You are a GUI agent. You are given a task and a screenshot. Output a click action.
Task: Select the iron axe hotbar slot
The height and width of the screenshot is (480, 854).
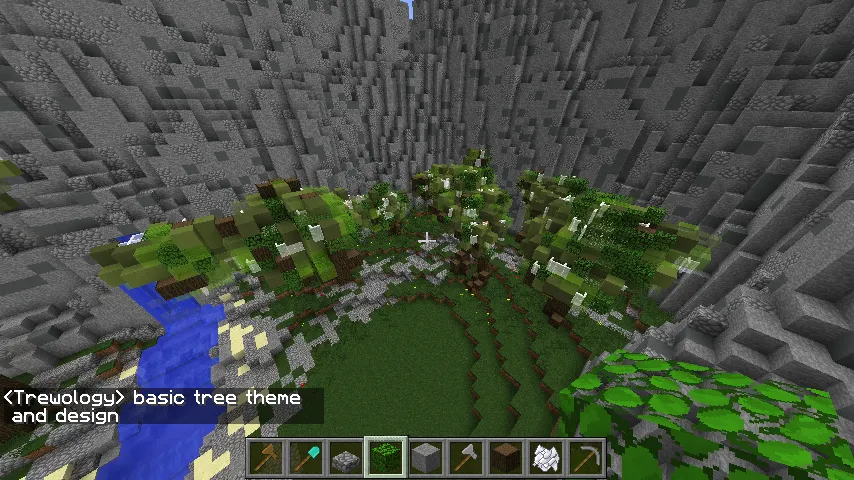point(467,458)
